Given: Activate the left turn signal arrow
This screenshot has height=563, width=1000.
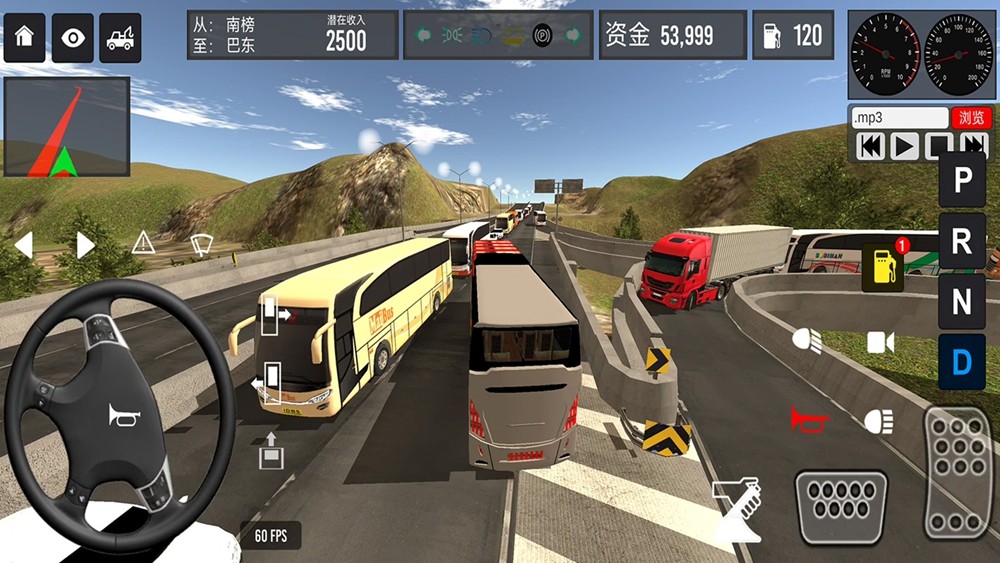Looking at the screenshot, I should coord(23,244).
